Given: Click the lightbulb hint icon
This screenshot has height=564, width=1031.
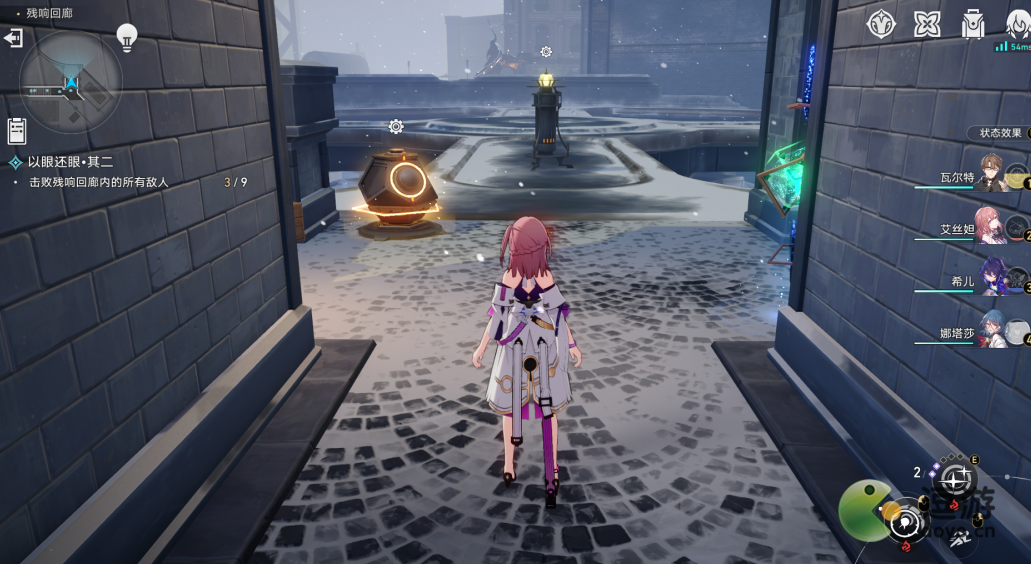Looking at the screenshot, I should pyautogui.click(x=127, y=37).
